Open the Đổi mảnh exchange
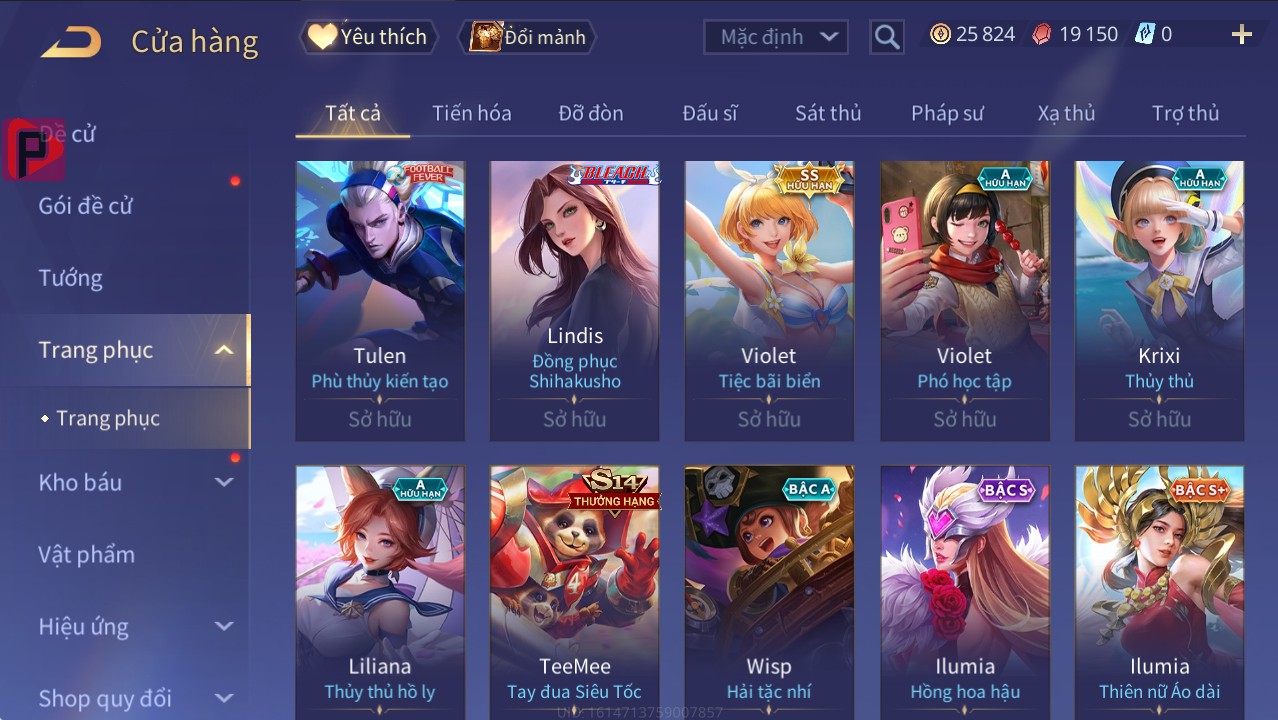The width and height of the screenshot is (1278, 720). click(527, 37)
